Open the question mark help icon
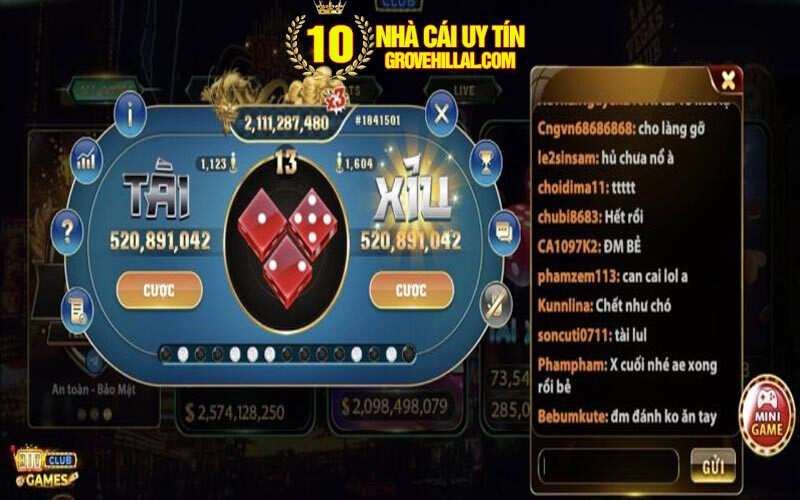This screenshot has width=800, height=500. pos(68,232)
